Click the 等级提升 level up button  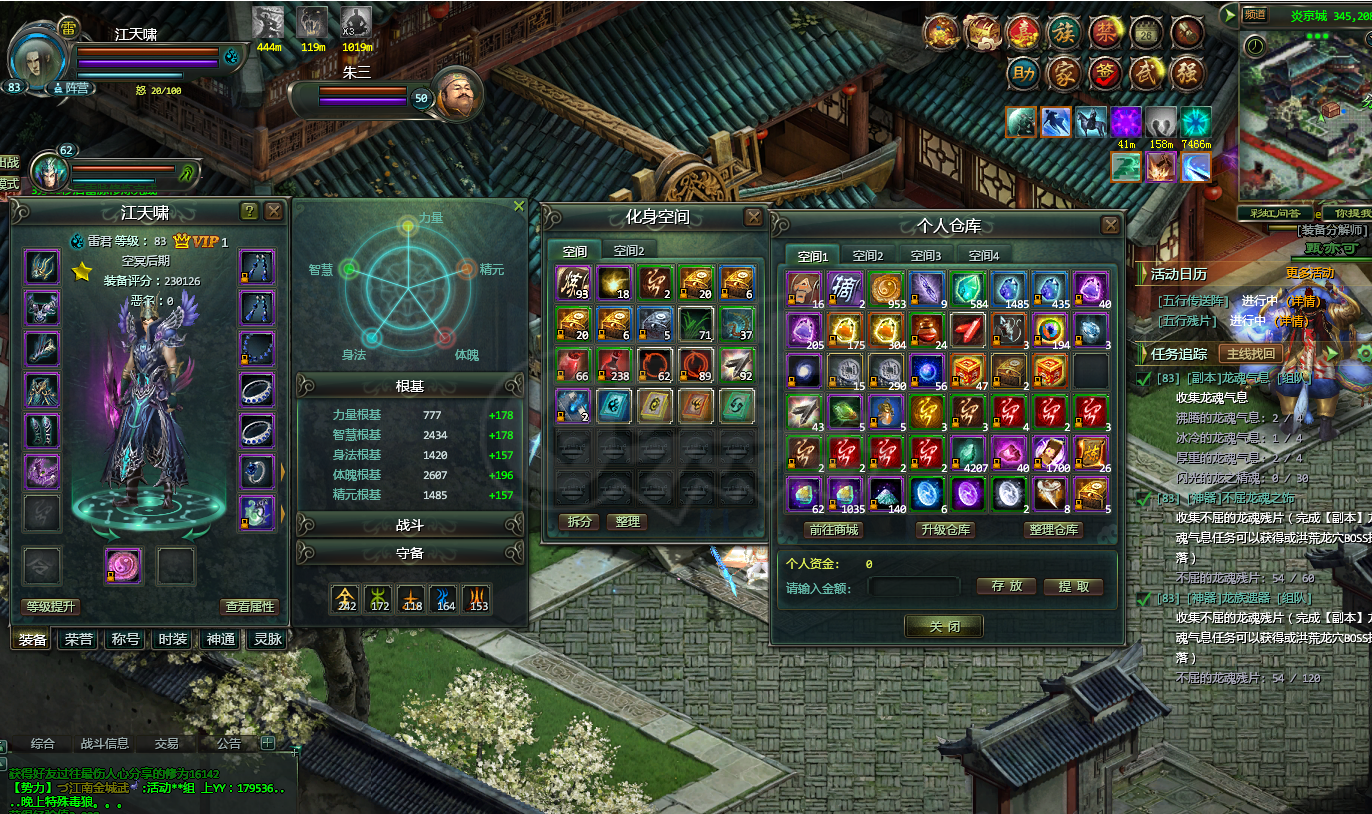pos(50,607)
